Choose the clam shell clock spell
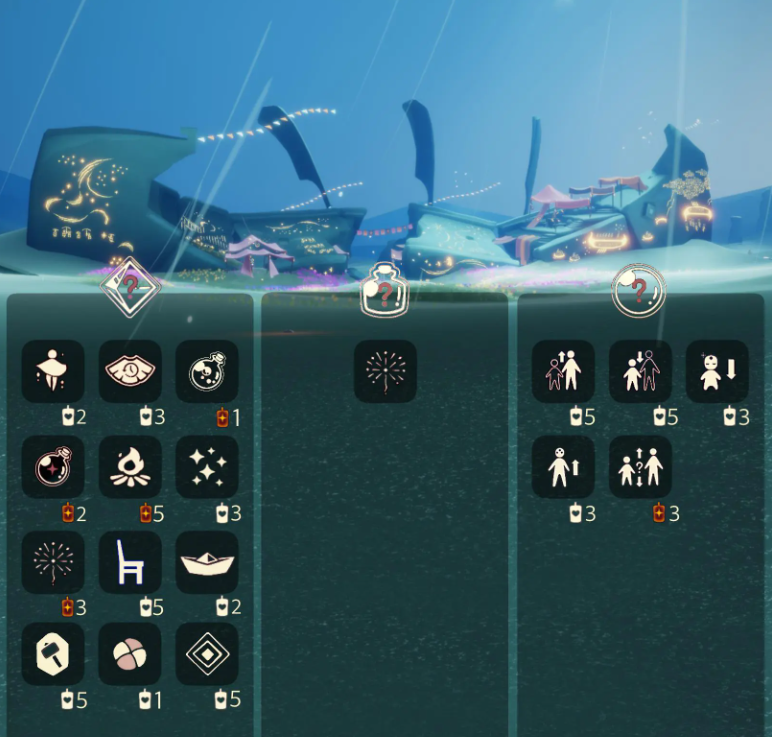This screenshot has width=772, height=737. coord(130,371)
